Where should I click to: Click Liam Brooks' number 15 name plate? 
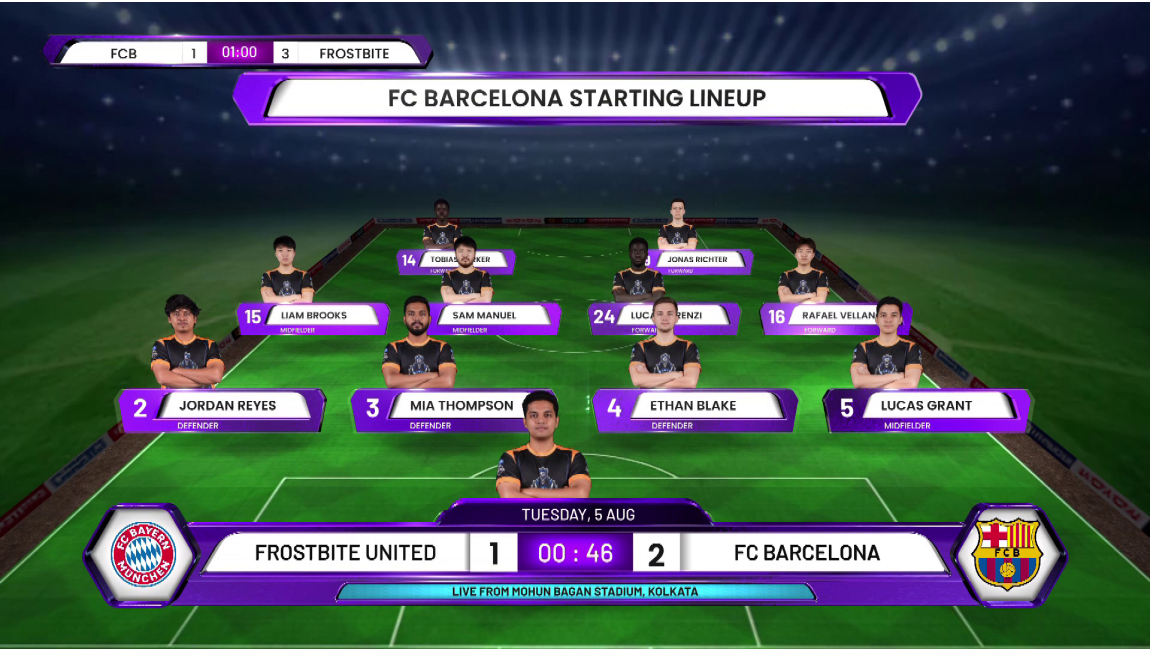(x=313, y=316)
